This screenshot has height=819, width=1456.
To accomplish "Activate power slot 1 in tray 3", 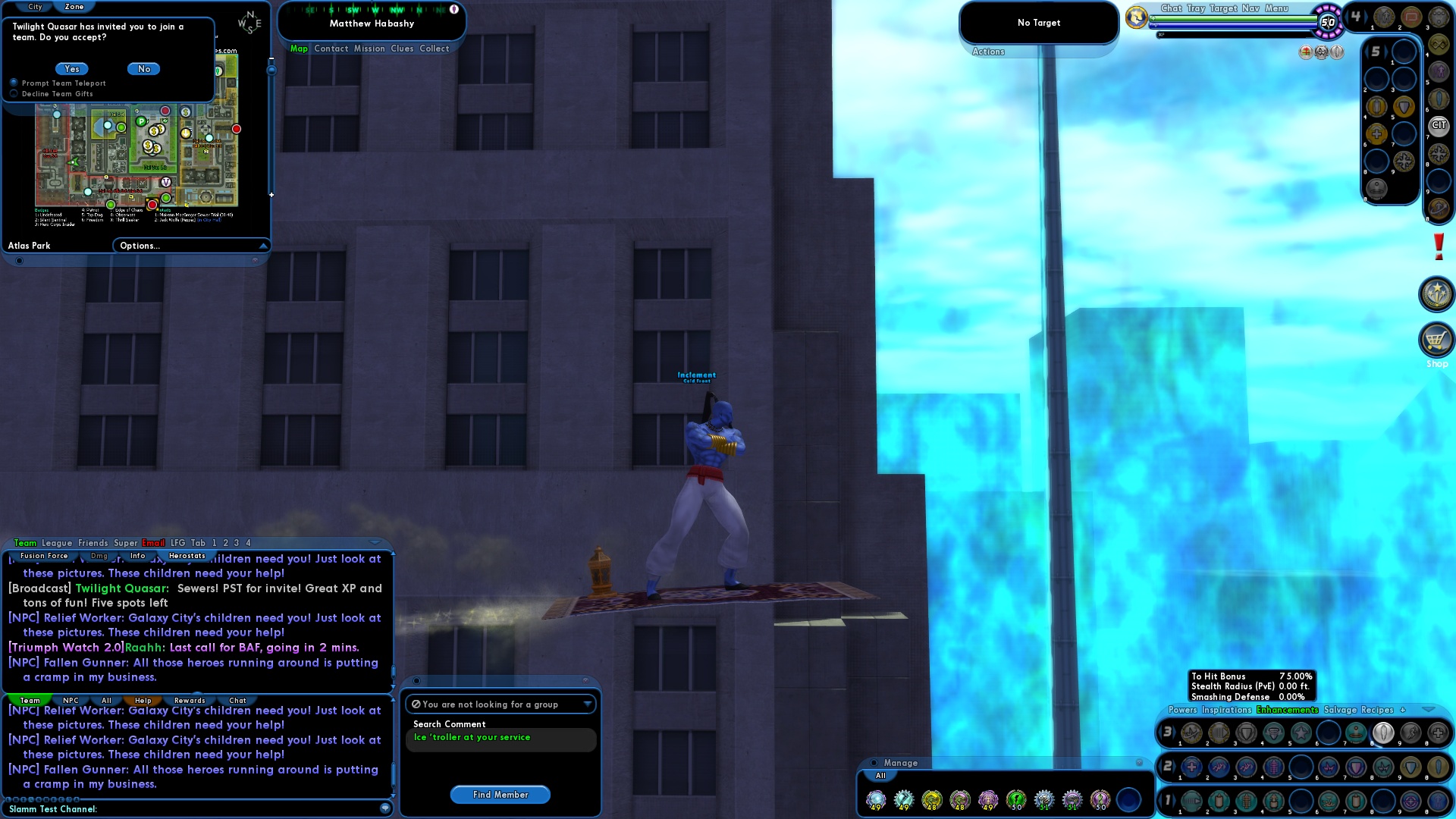I will (x=1191, y=731).
